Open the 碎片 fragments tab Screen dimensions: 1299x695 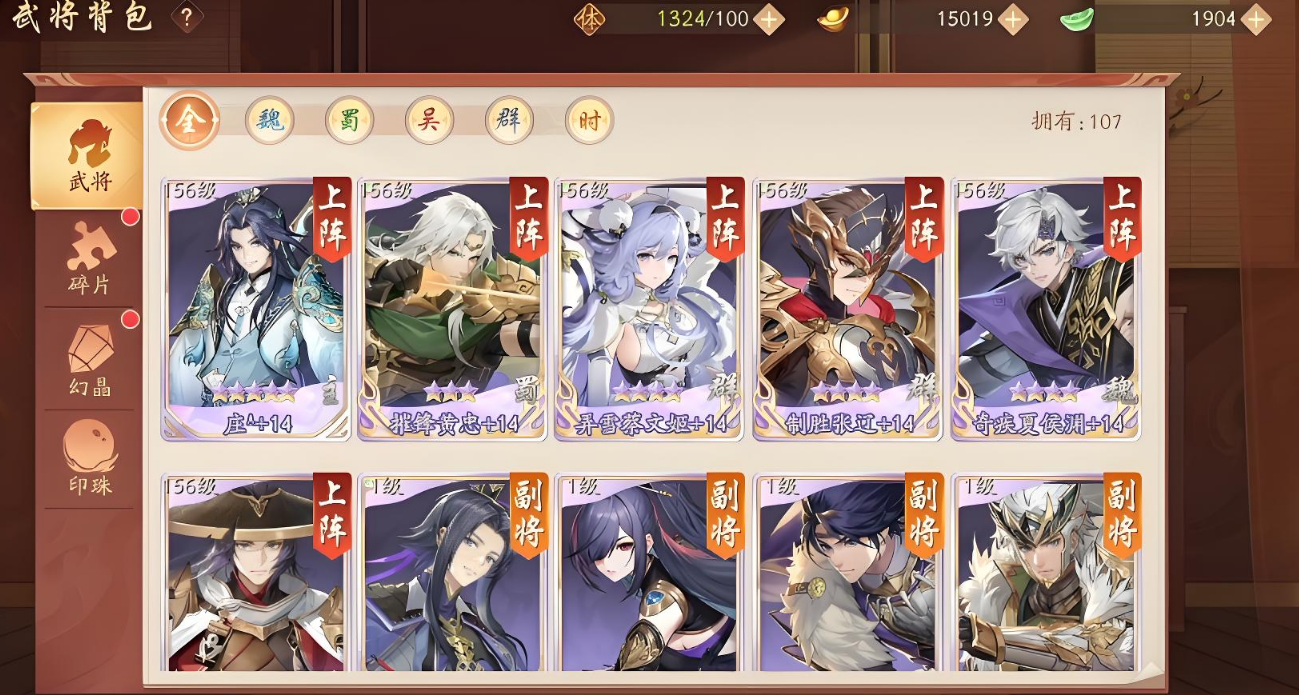[89, 259]
